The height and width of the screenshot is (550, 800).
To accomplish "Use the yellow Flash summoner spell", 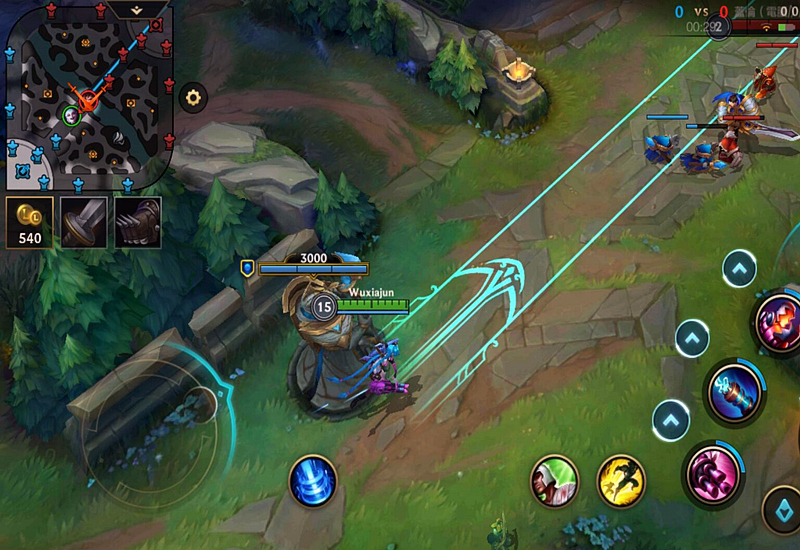I will [x=620, y=480].
